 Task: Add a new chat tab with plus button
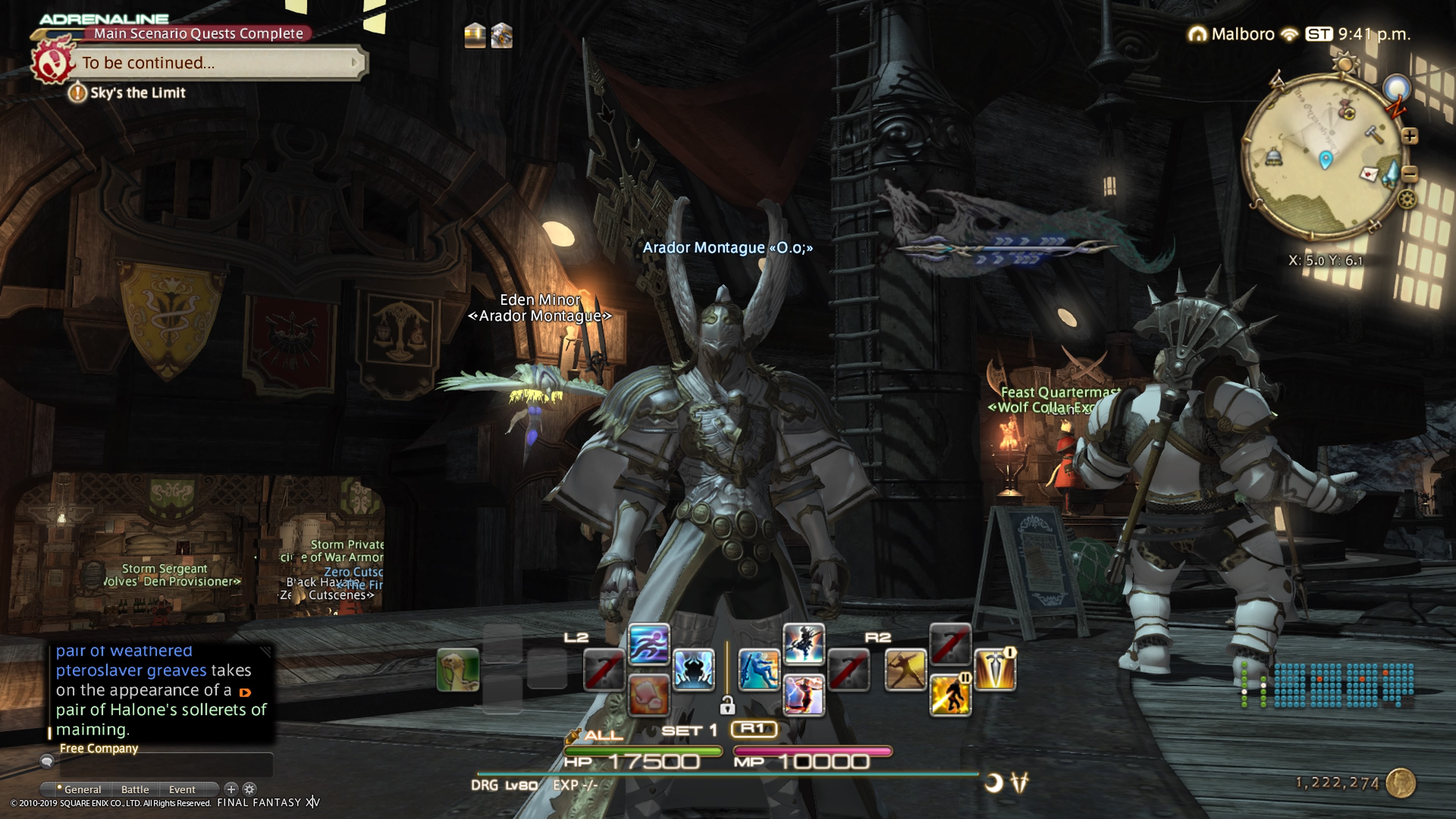click(x=231, y=789)
